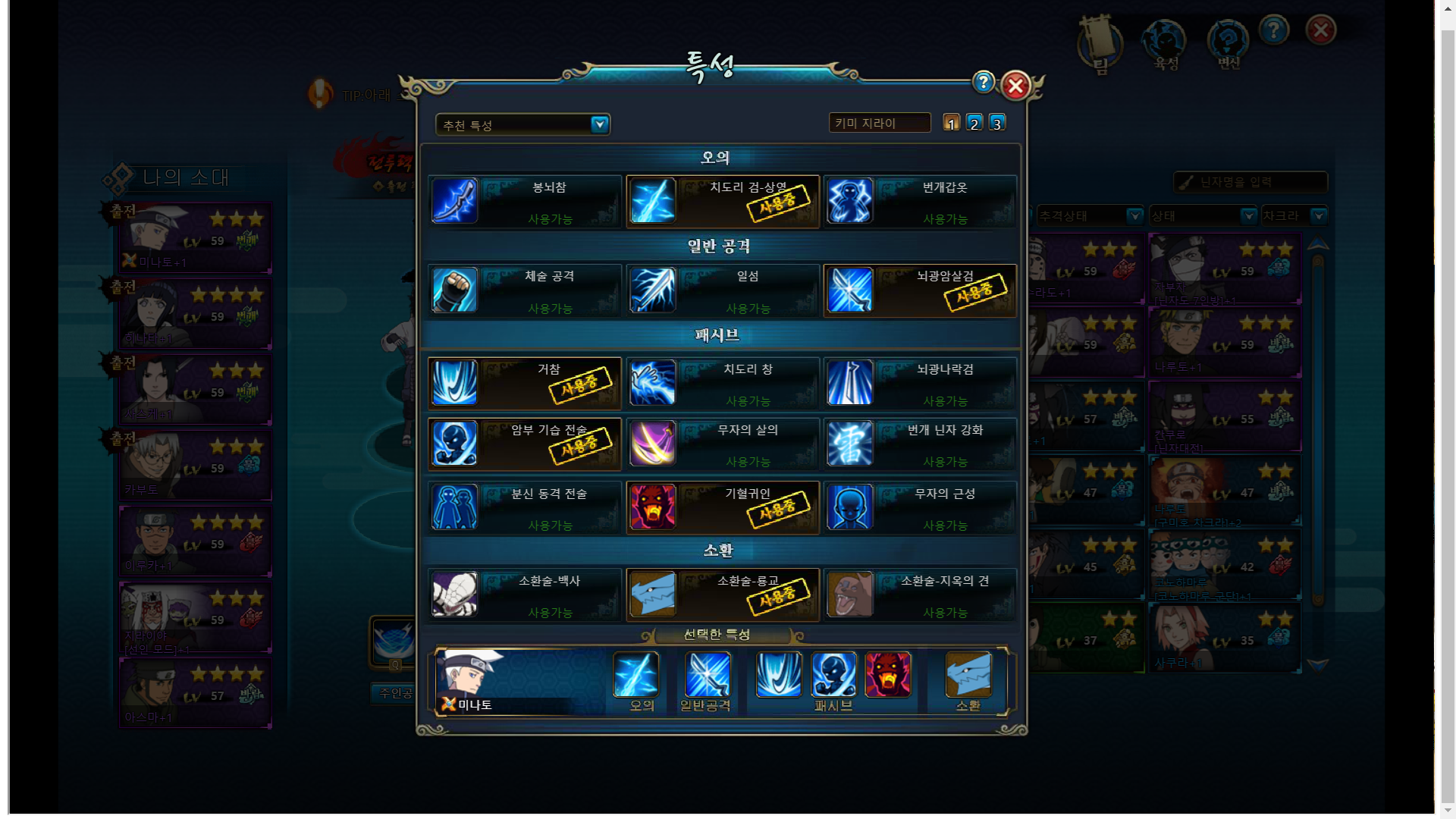Choose the 뇌광나락검 passive
This screenshot has height=819, width=1456.
pyautogui.click(x=920, y=383)
